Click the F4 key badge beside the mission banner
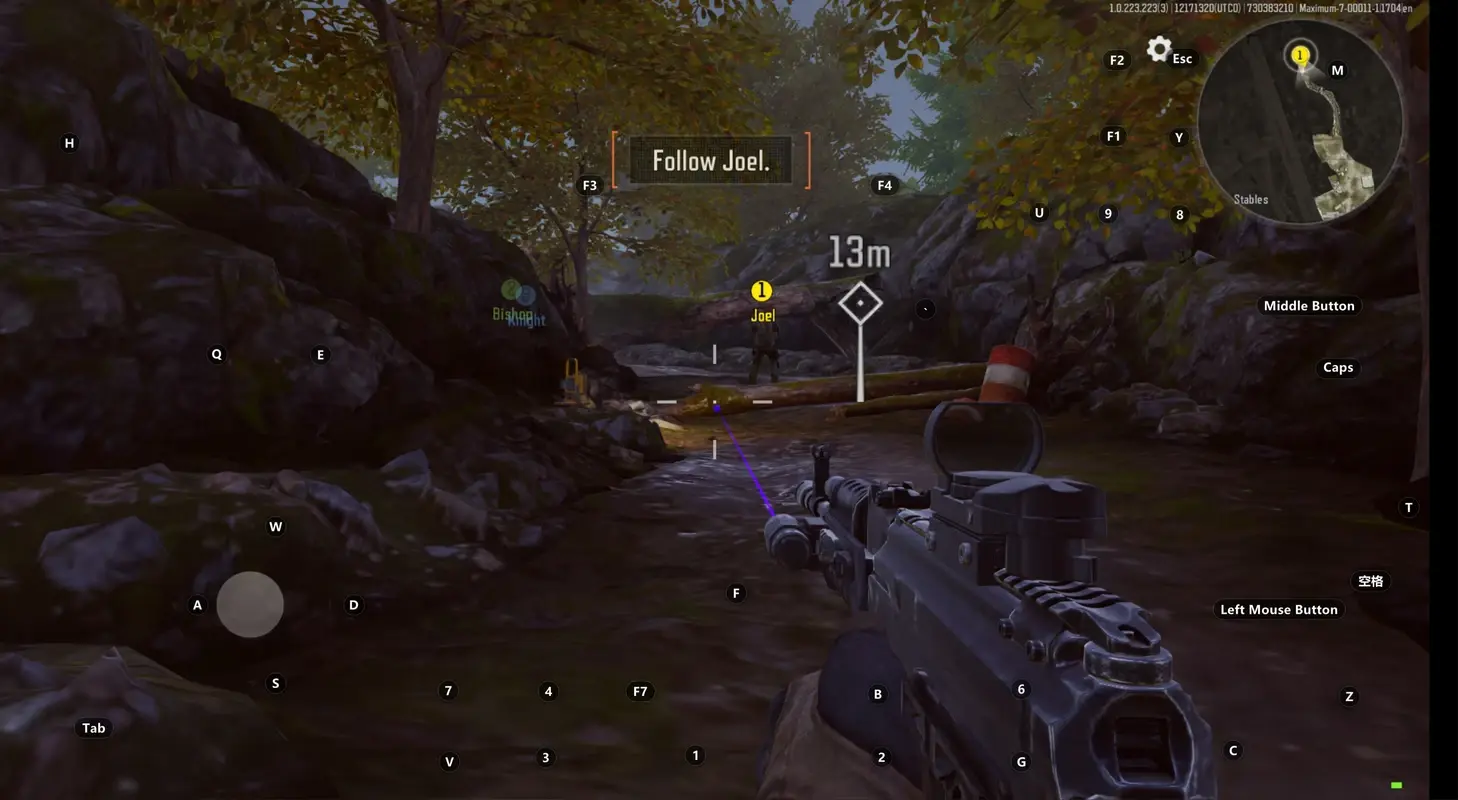The image size is (1458, 800). tap(884, 184)
